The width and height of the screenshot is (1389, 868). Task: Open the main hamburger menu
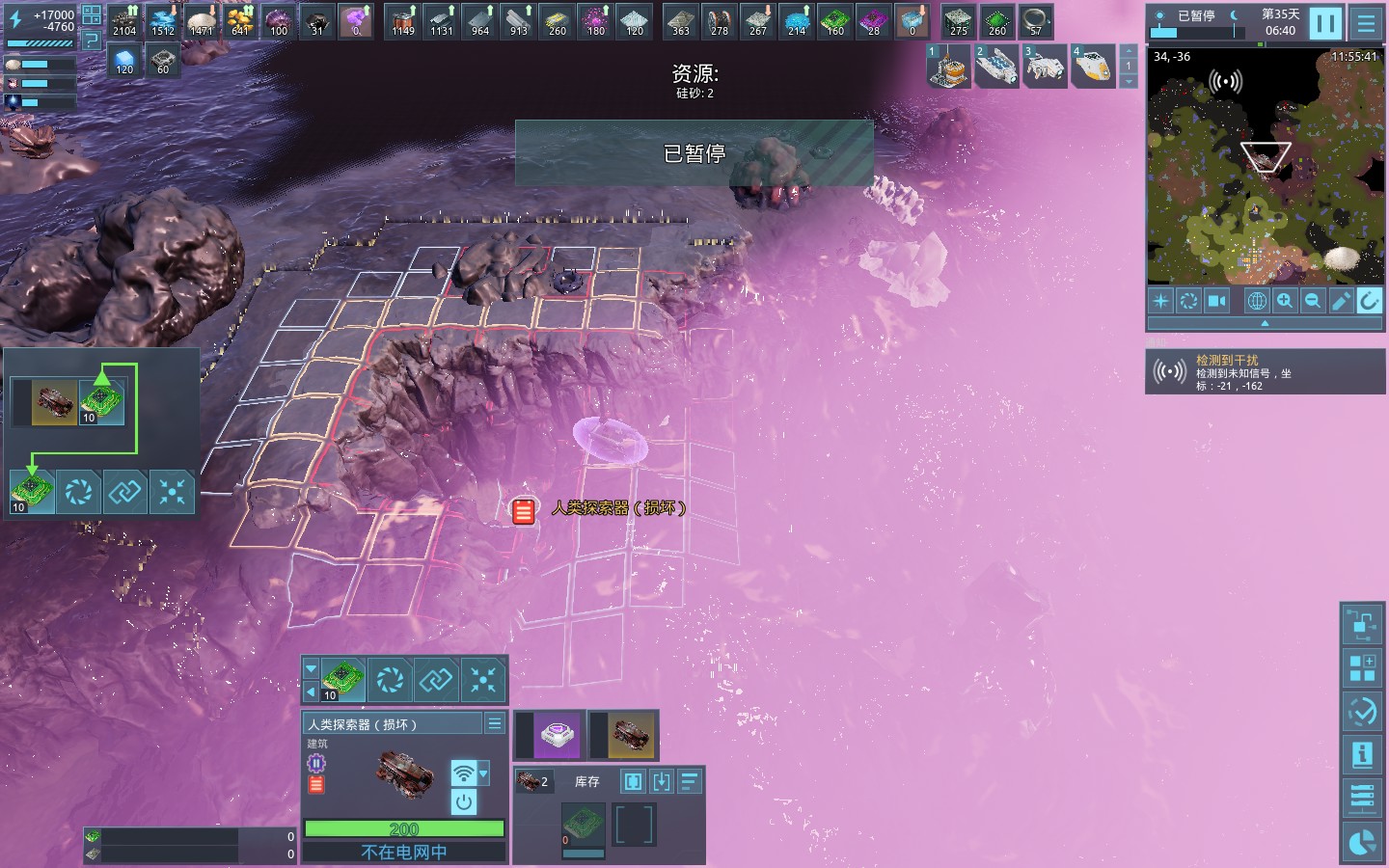click(x=1366, y=23)
